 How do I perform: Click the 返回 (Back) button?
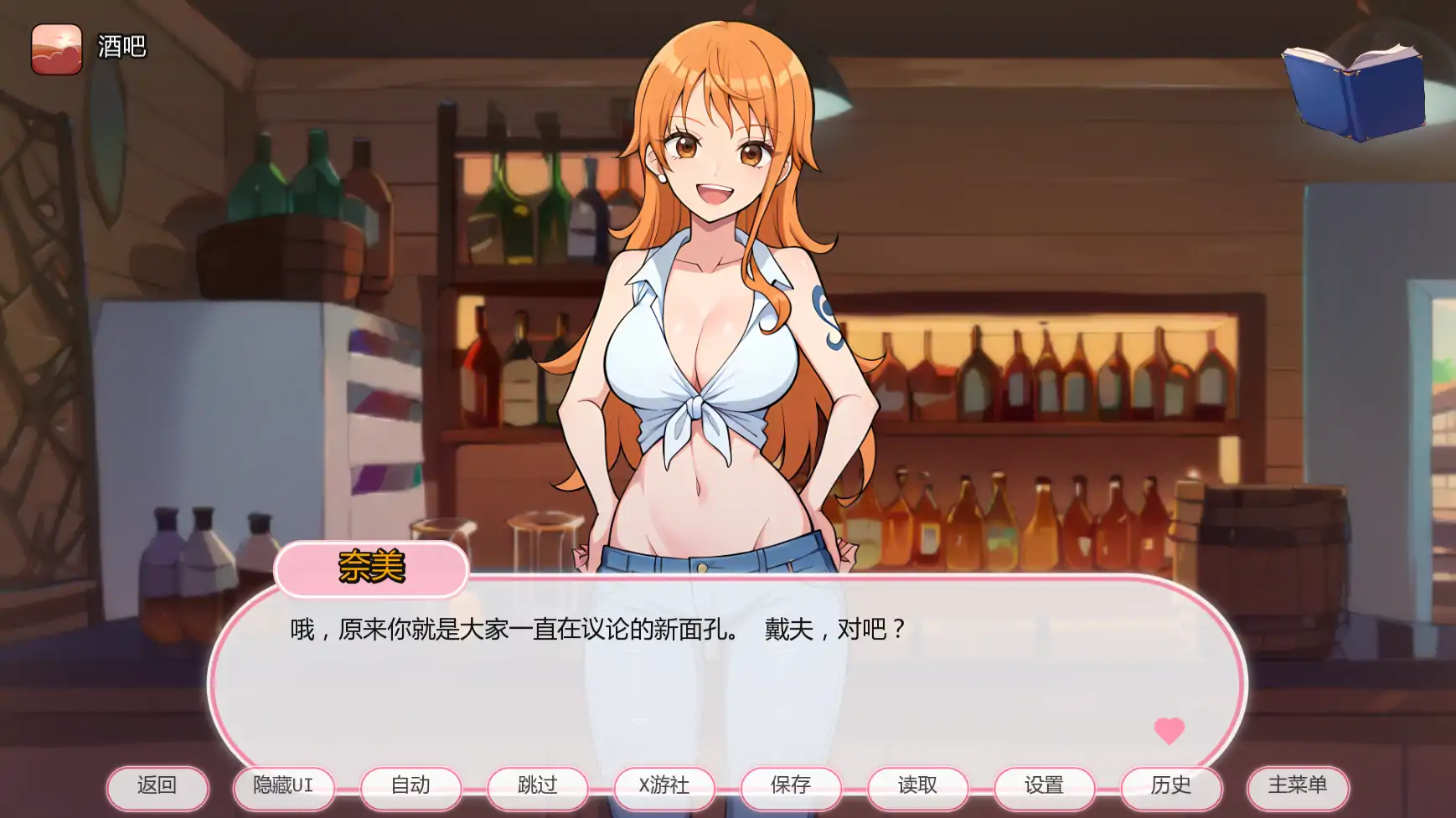pos(157,787)
